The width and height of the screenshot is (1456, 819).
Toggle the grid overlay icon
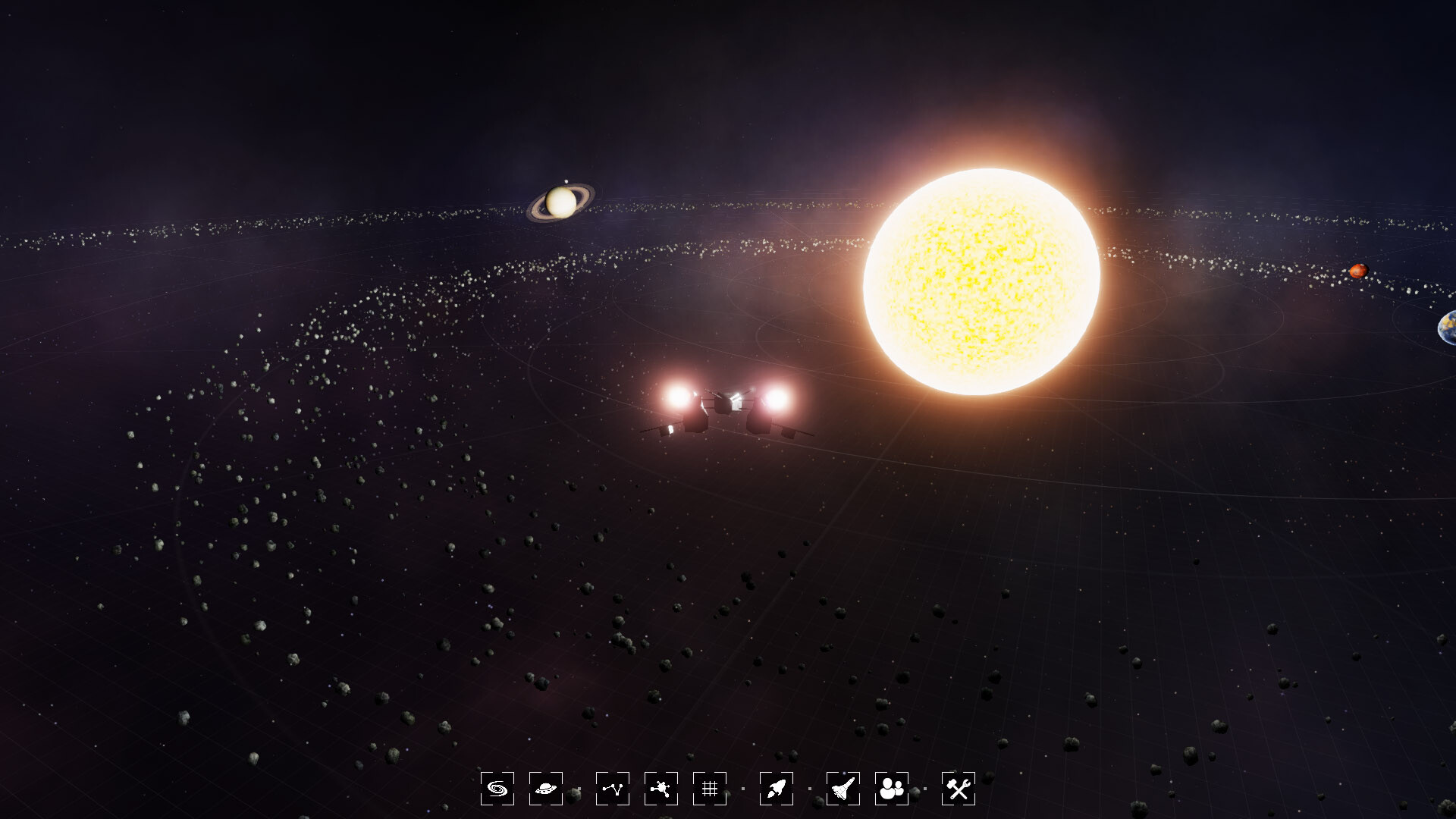[709, 789]
